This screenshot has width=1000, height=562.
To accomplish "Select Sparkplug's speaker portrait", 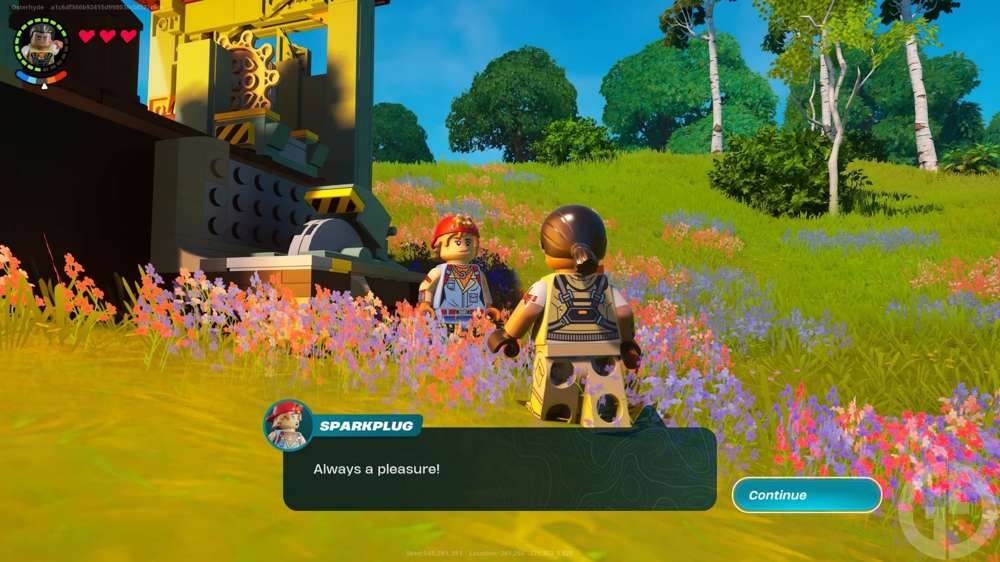I will pos(288,425).
